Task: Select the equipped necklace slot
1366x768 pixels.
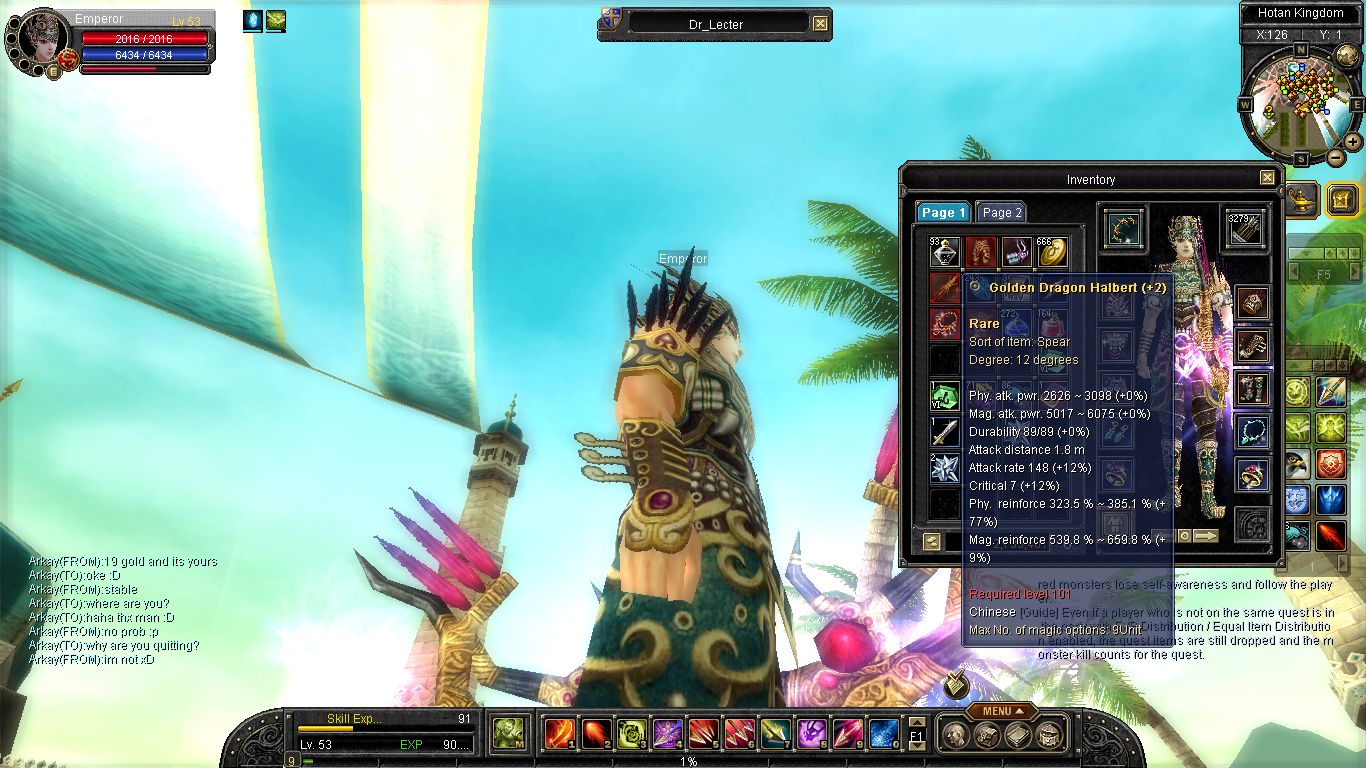Action: 1252,431
